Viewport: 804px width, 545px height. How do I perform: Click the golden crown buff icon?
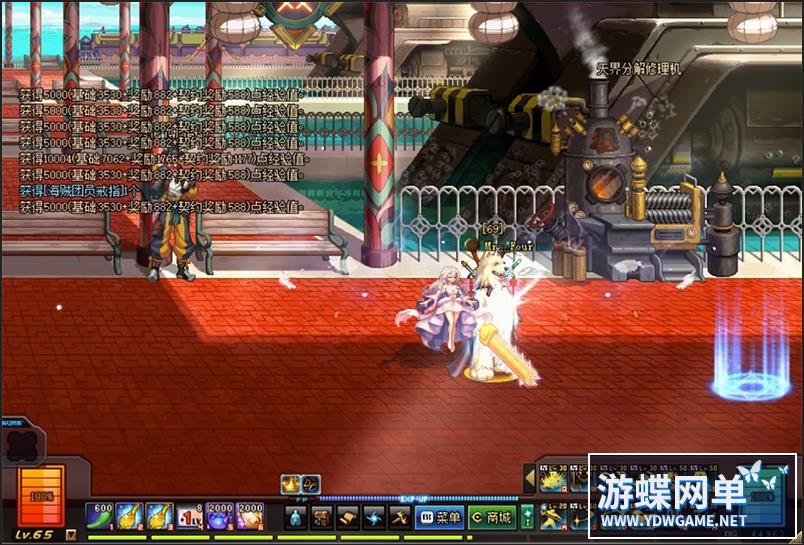[290, 484]
